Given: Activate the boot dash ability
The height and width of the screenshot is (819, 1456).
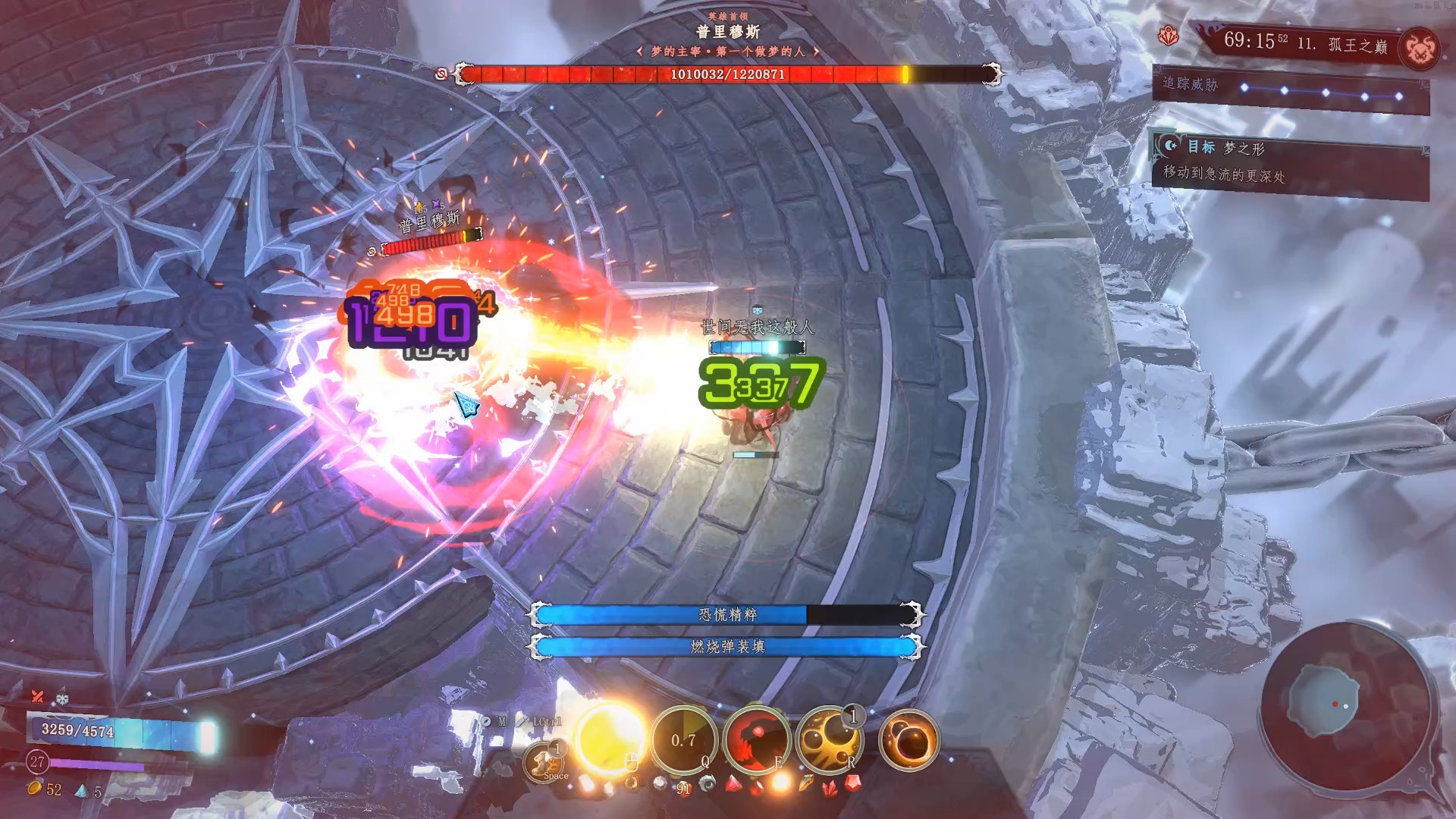Looking at the screenshot, I should point(543,761).
